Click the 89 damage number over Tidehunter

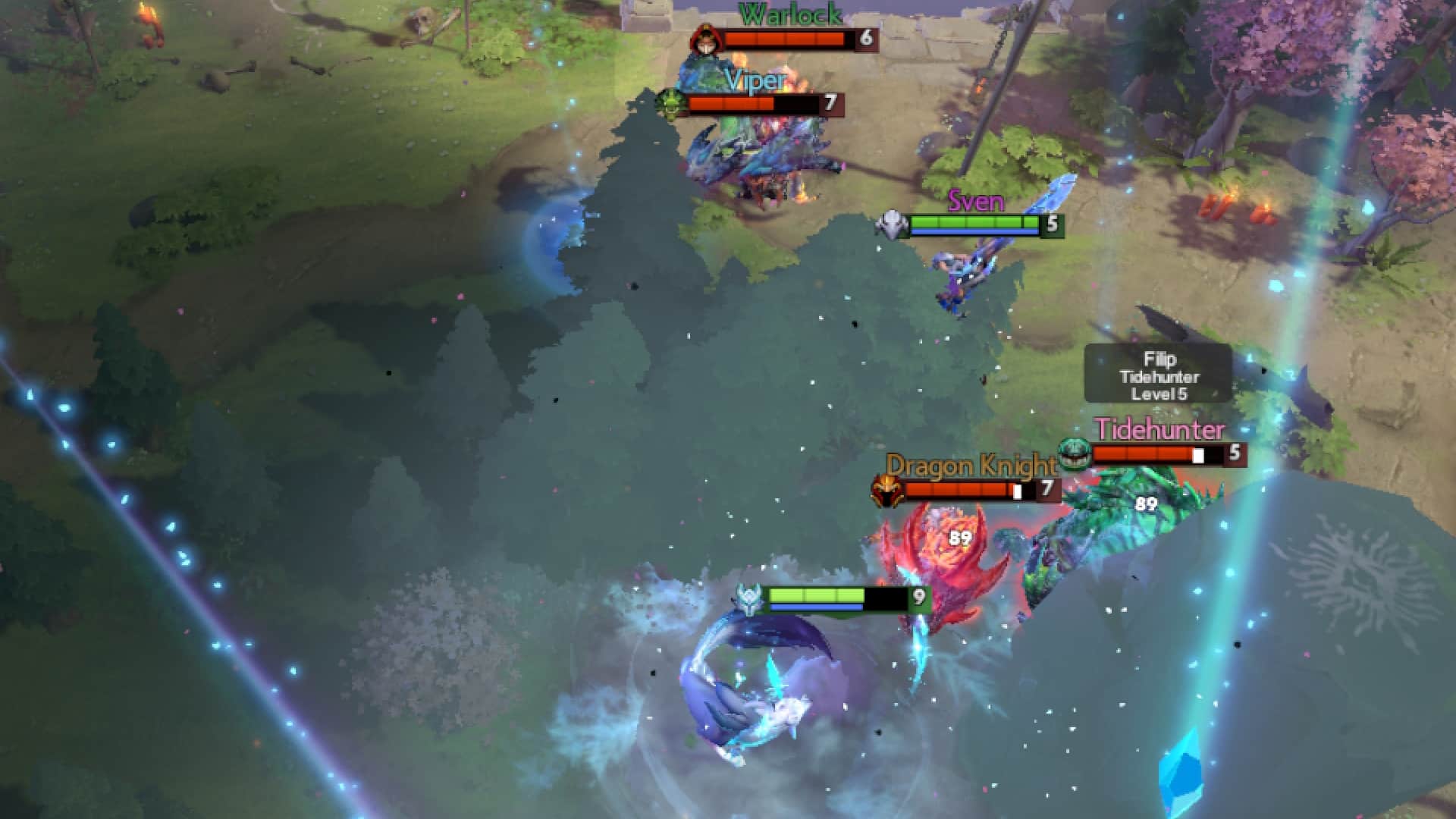[1145, 502]
